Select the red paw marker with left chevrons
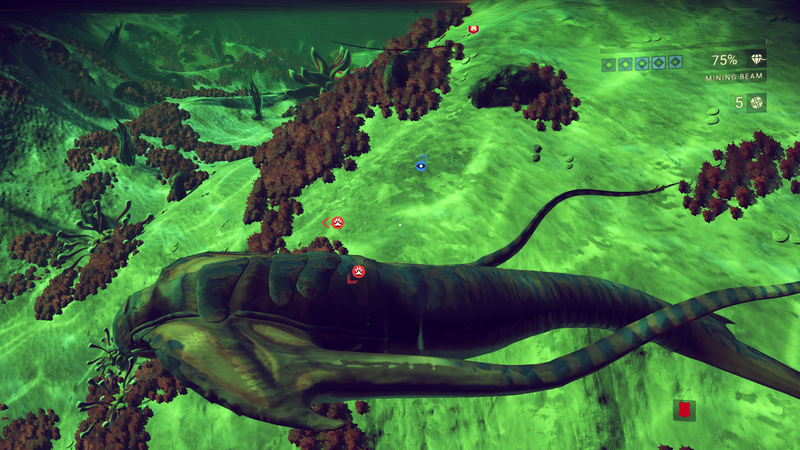This screenshot has width=800, height=450. click(x=337, y=223)
